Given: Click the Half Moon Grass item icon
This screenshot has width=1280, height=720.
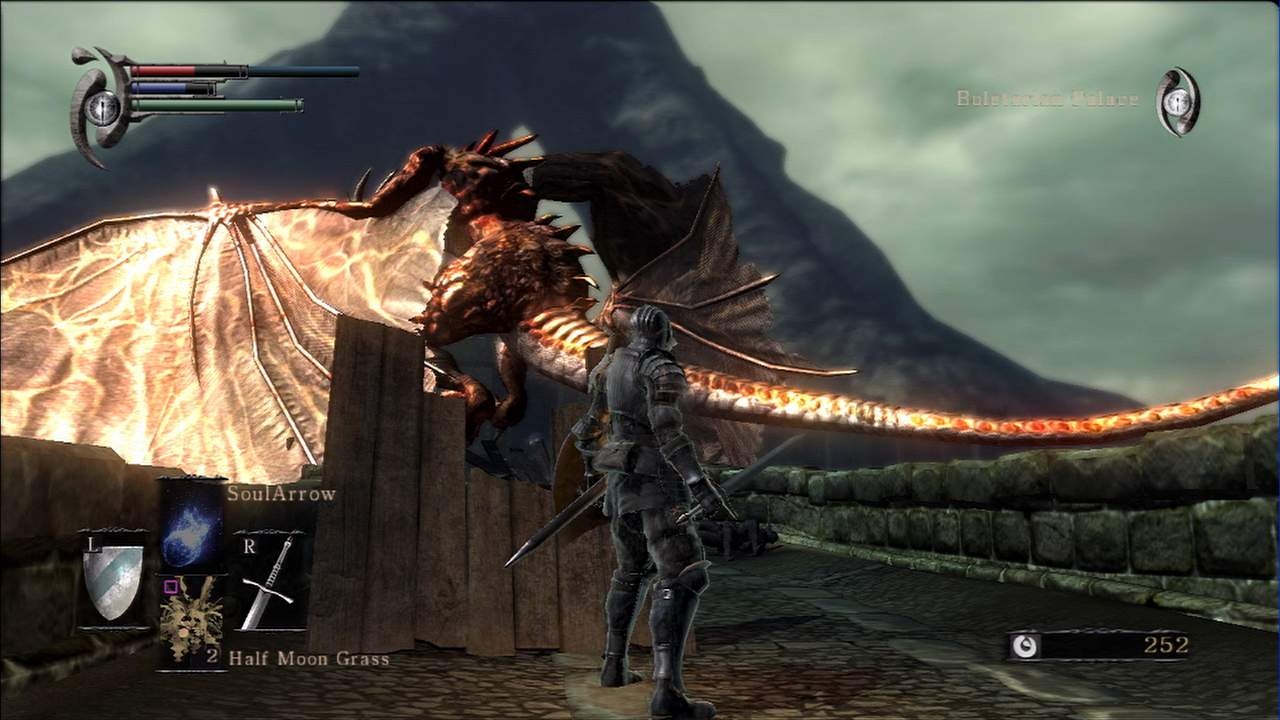Looking at the screenshot, I should click(190, 620).
